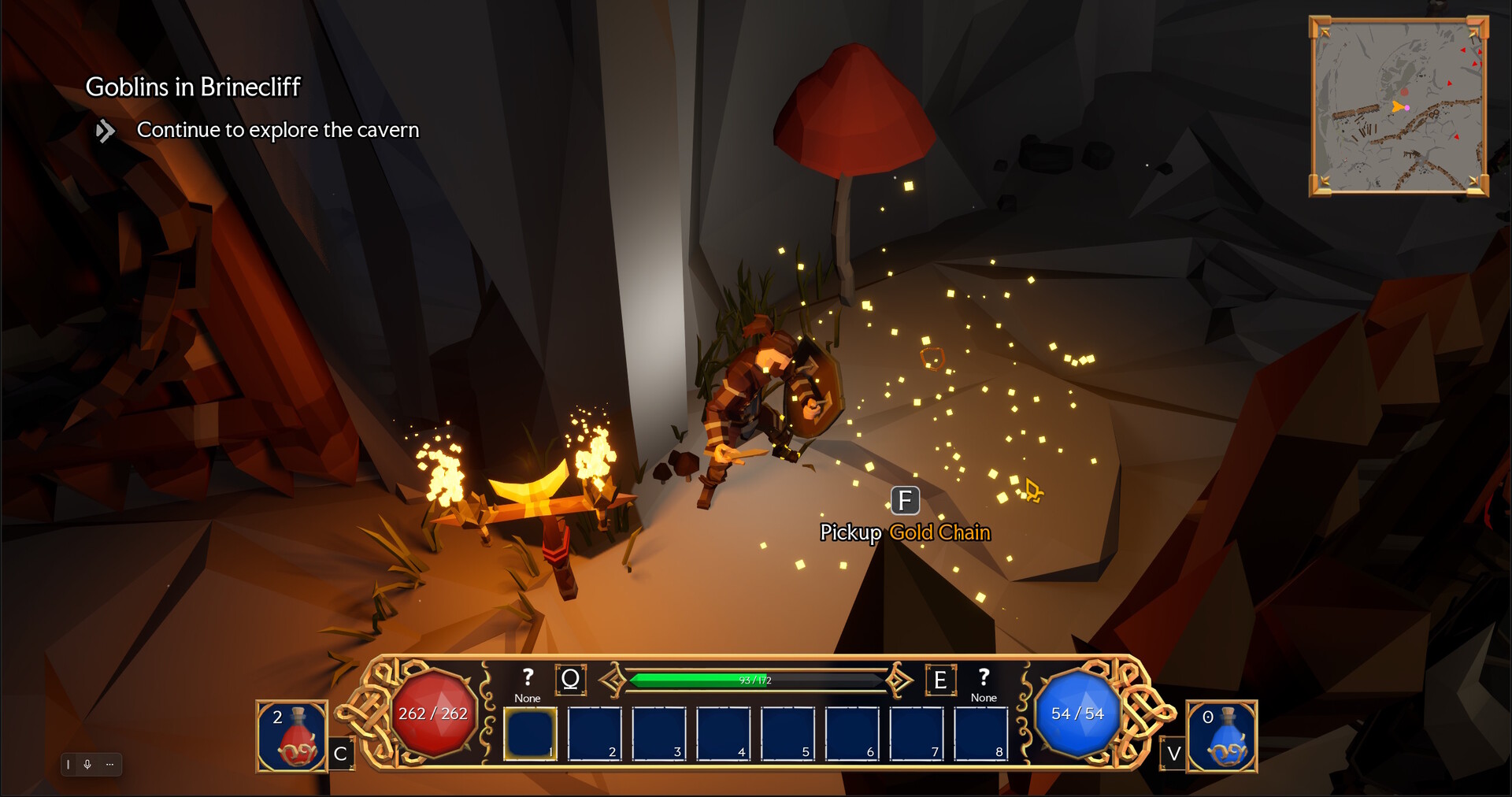Screen dimensions: 1512x797
Task: Open the overlay's three-dot more options
Action: click(x=109, y=764)
